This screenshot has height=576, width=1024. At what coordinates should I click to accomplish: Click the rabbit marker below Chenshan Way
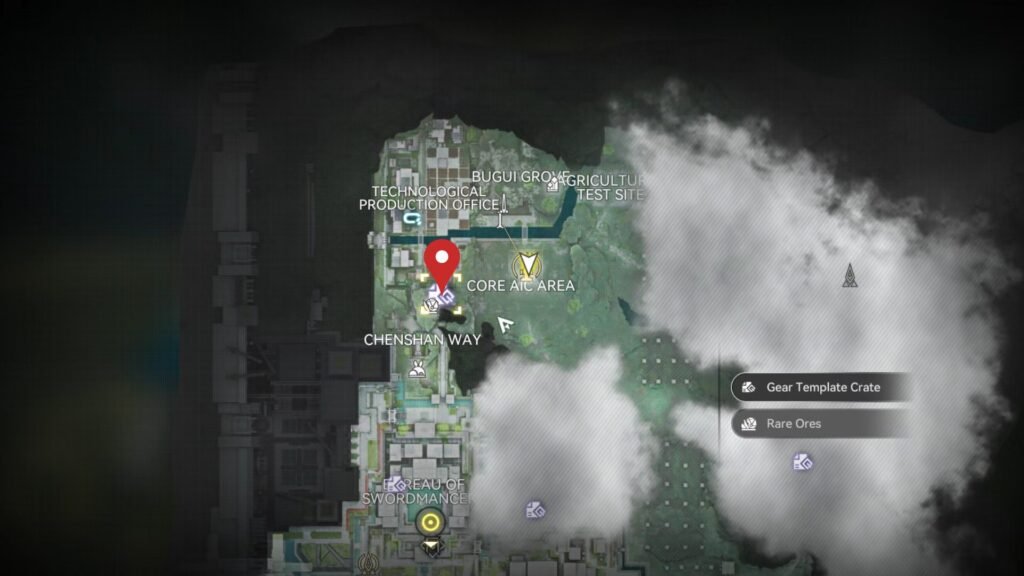coord(417,369)
